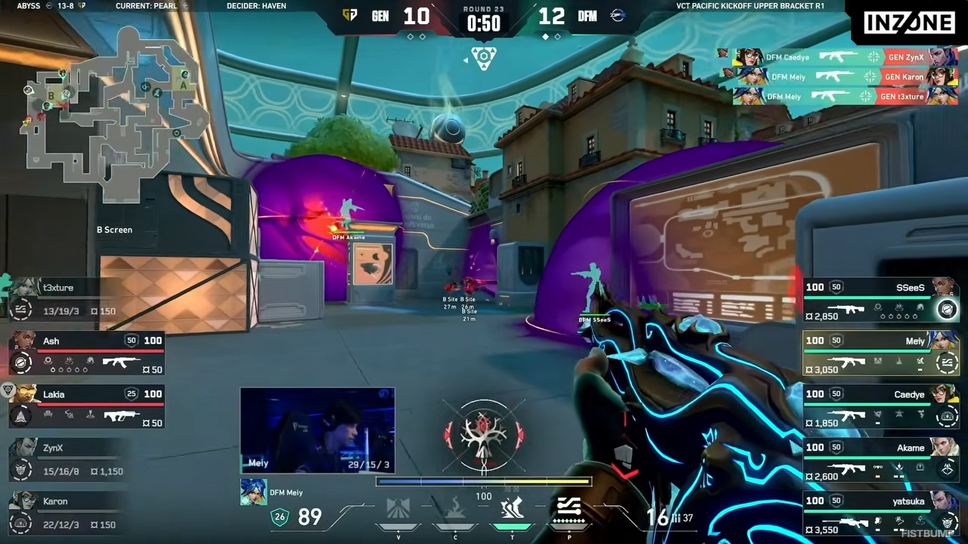This screenshot has width=968, height=544.
Task: Select Meiy's highlighted roster card
Action: point(880,354)
